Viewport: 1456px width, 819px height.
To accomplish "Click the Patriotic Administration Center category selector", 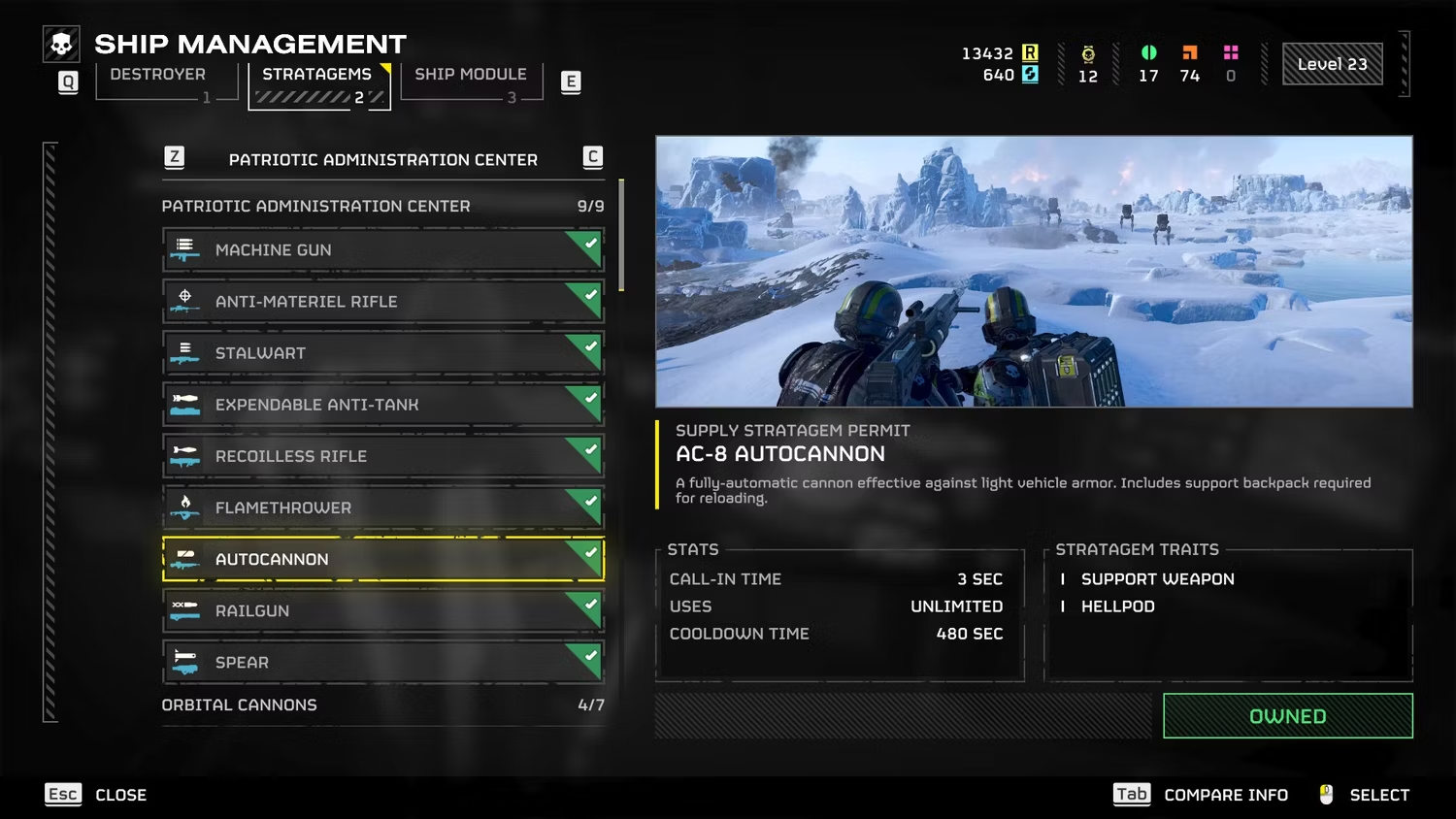I will pos(383,159).
